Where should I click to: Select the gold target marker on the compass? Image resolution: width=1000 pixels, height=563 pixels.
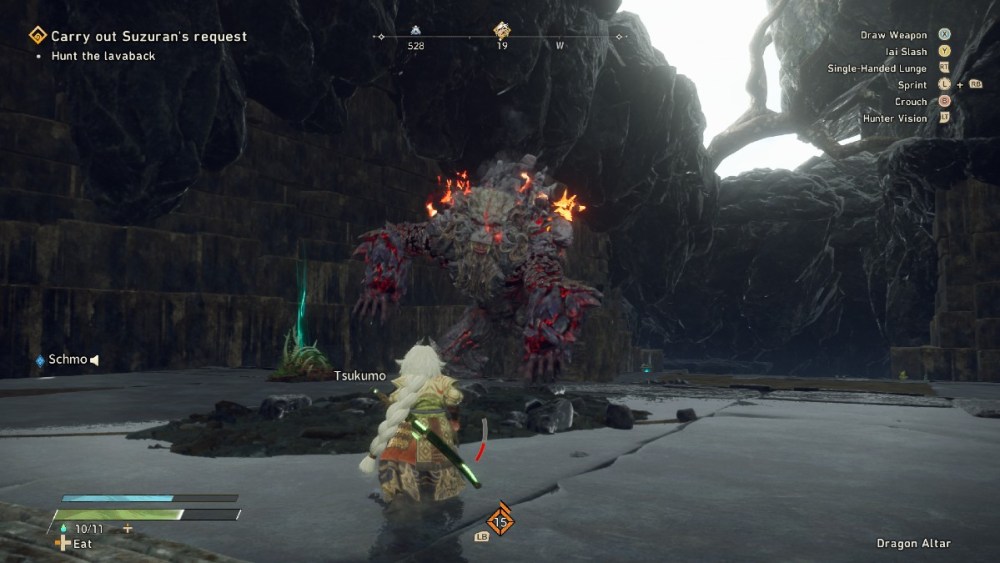click(x=502, y=31)
